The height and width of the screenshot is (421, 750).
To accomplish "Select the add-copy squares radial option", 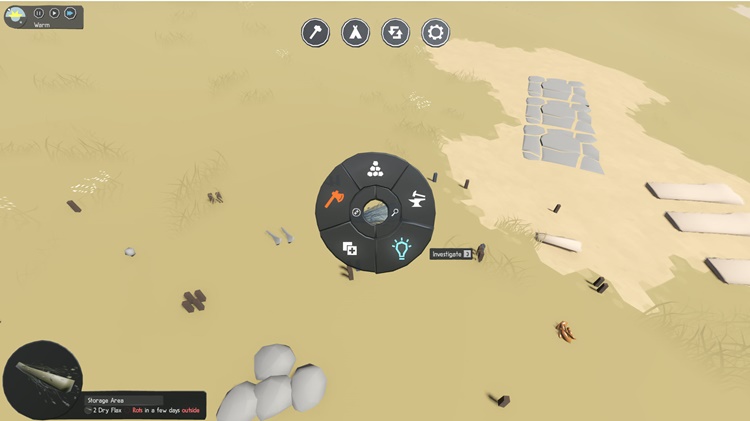I will (x=350, y=248).
